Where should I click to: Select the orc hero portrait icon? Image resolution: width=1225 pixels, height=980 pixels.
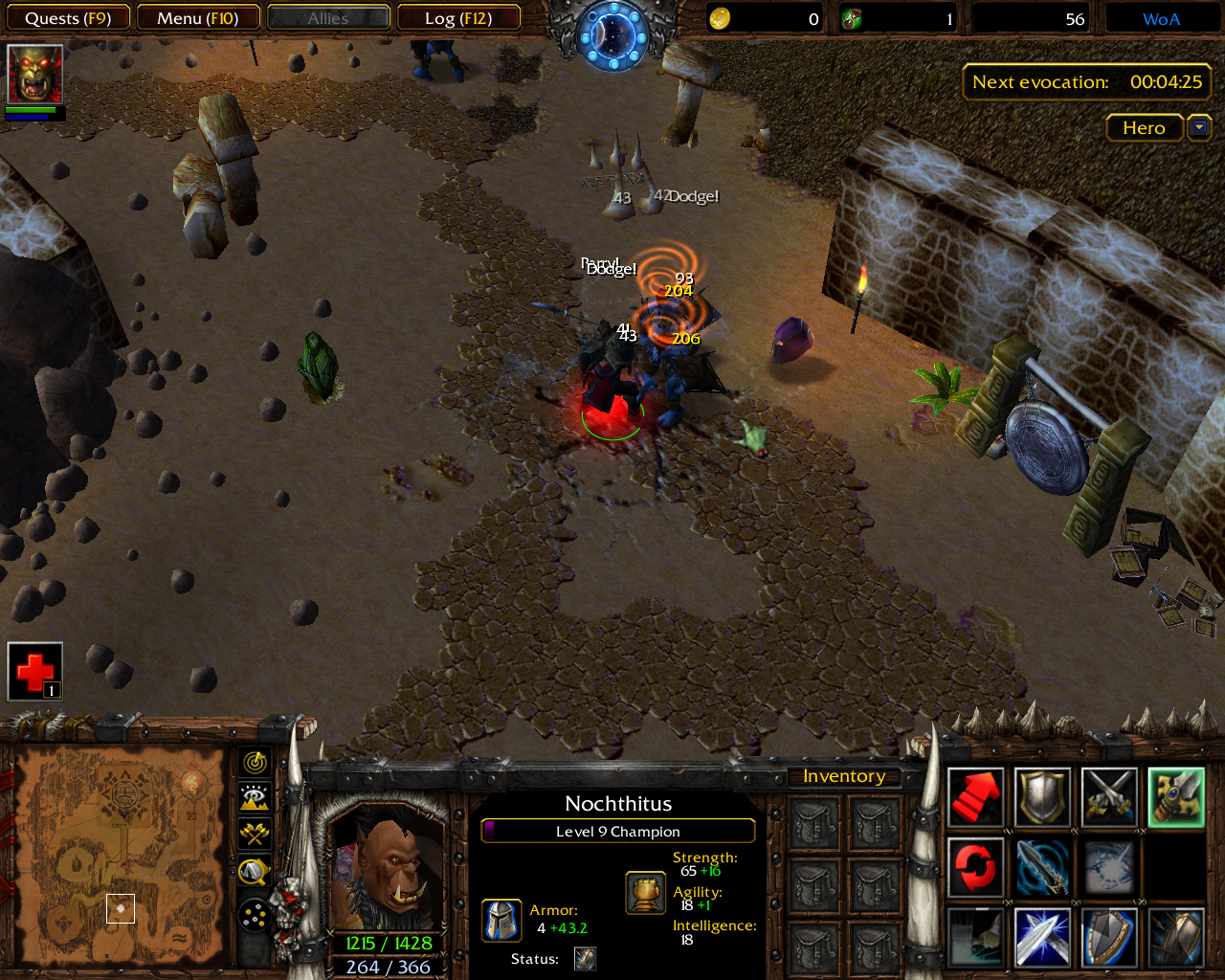click(x=35, y=74)
